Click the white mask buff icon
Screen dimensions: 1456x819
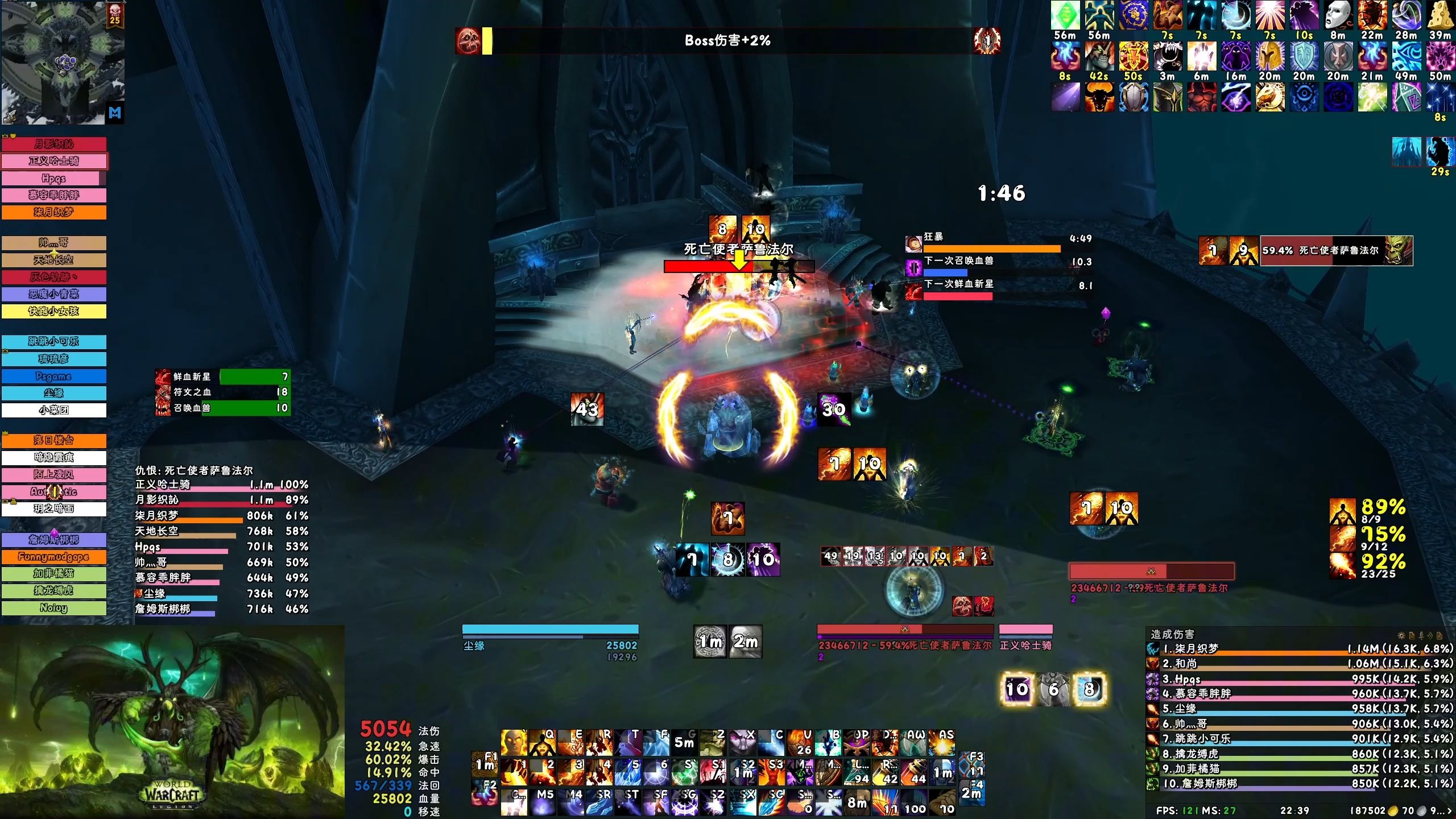tap(1338, 15)
